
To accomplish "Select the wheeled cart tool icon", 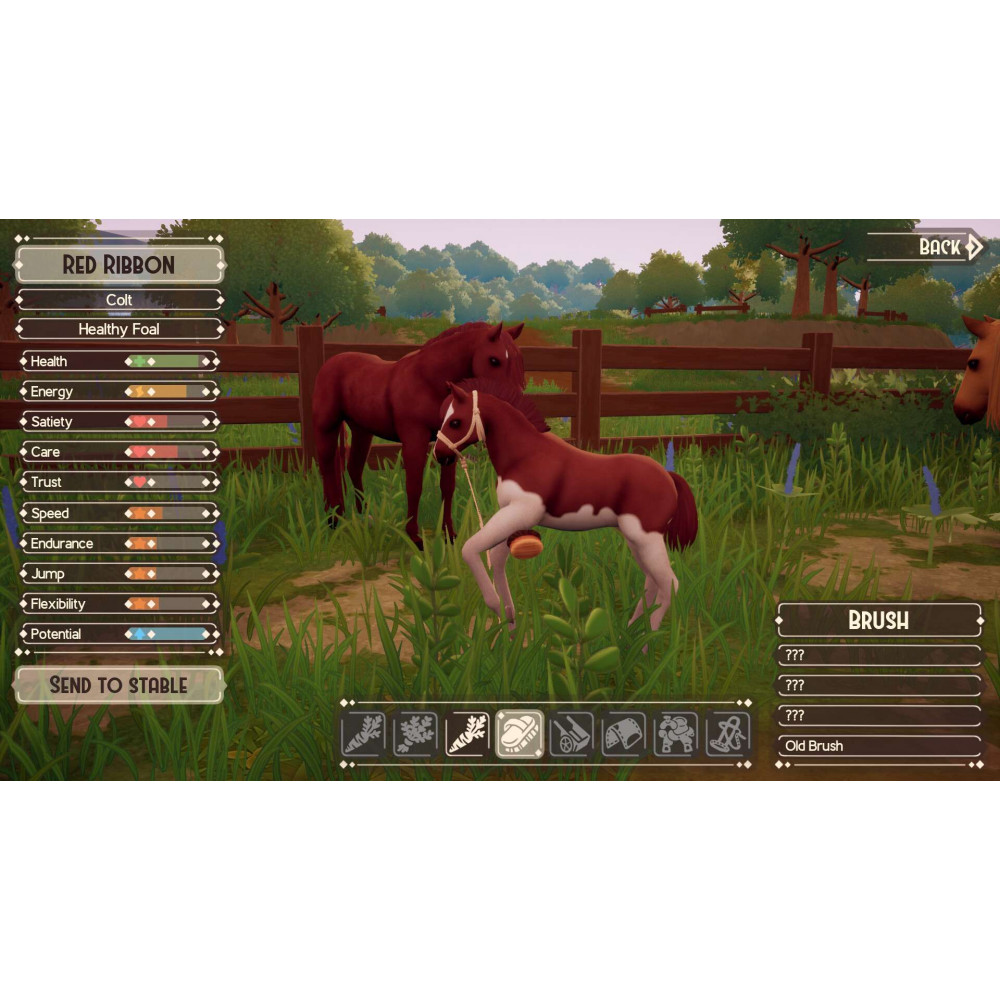I will click(572, 735).
